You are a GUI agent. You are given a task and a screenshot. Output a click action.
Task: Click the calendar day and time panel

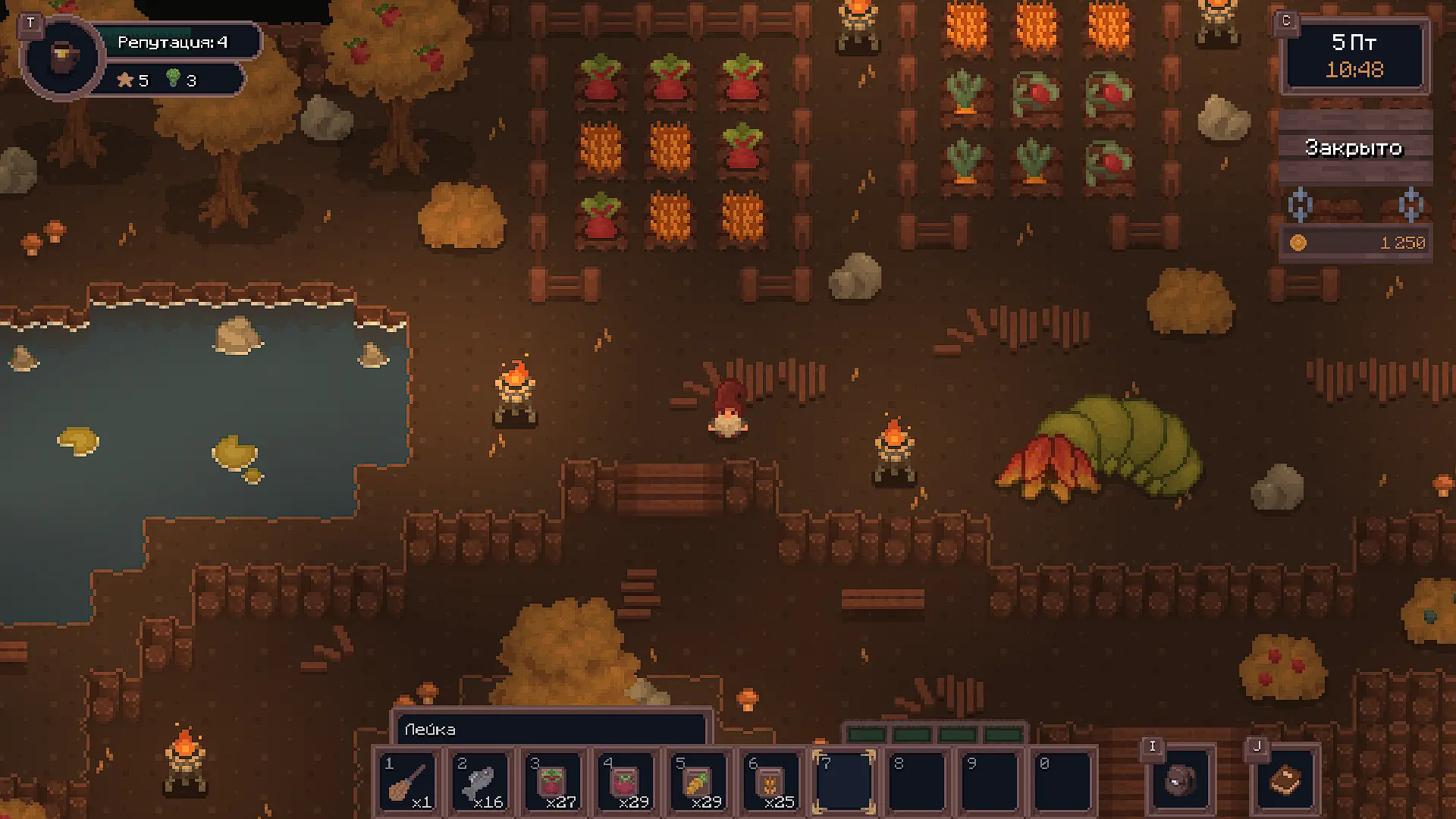pos(1354,56)
